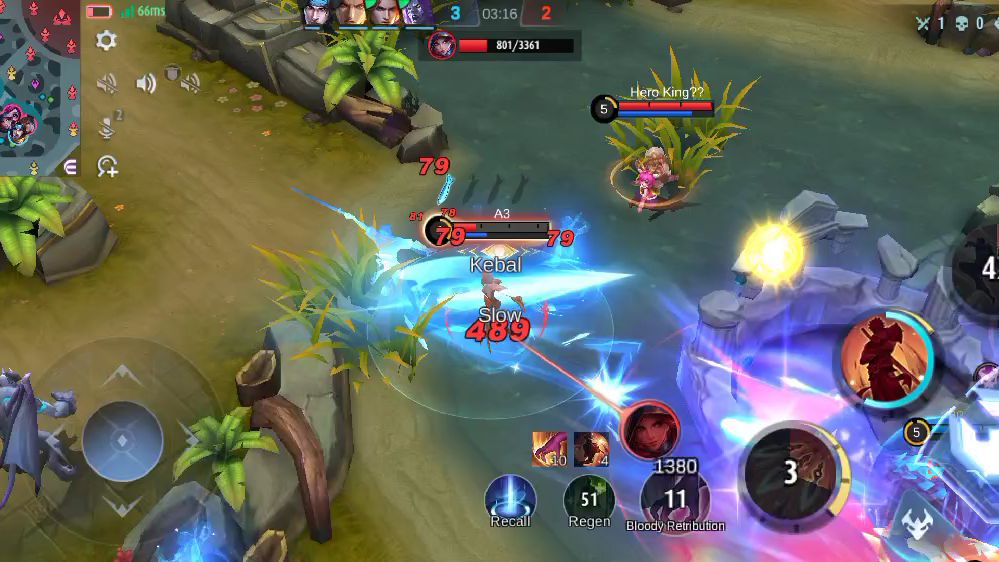
Task: Toggle the active speaker volume icon
Action: pyautogui.click(x=146, y=83)
